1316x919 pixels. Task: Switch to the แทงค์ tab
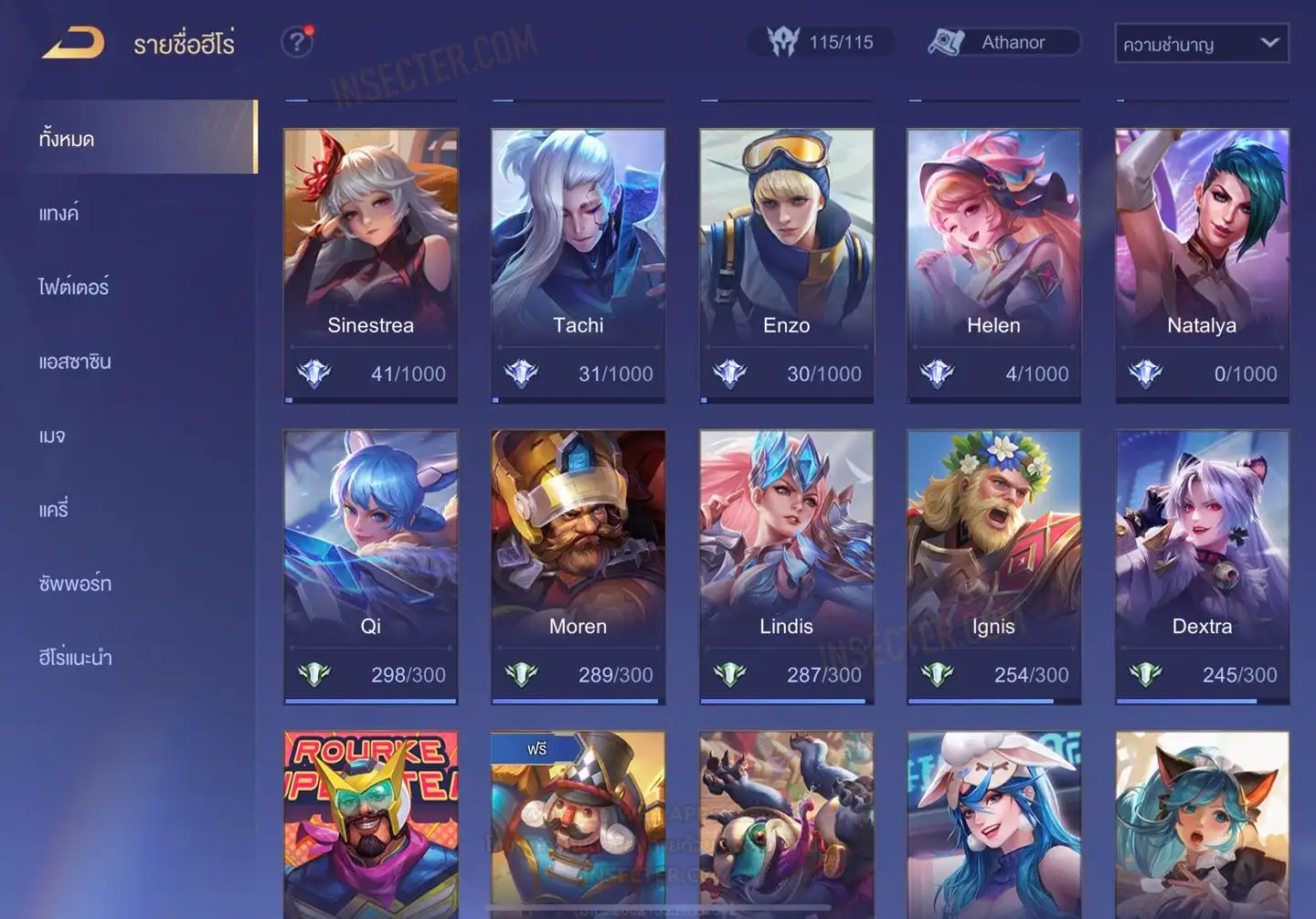coord(59,214)
